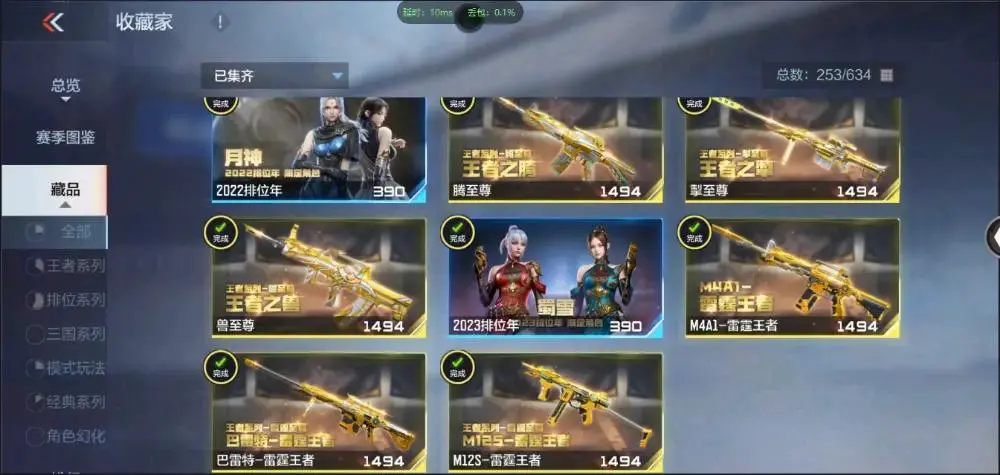This screenshot has height=475, width=1000.
Task: Select the 藏品 tab
Action: click(x=66, y=190)
